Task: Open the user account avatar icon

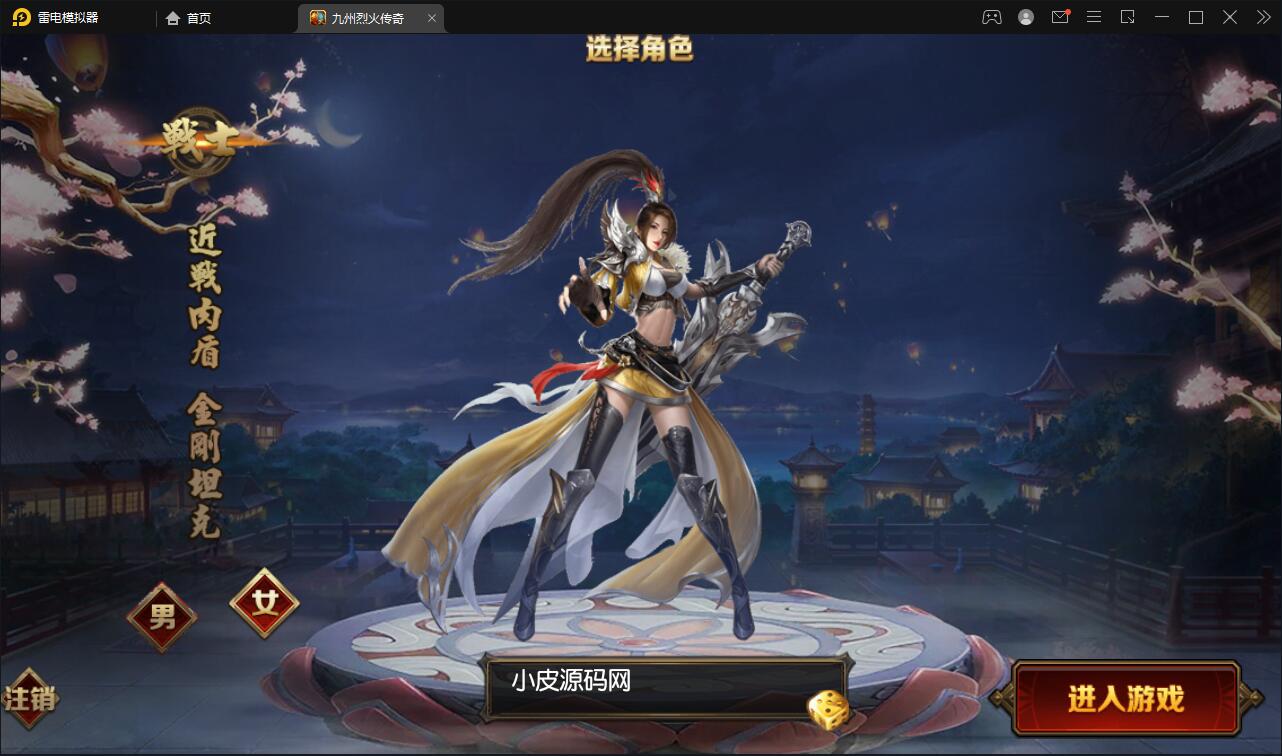Action: coord(1025,17)
